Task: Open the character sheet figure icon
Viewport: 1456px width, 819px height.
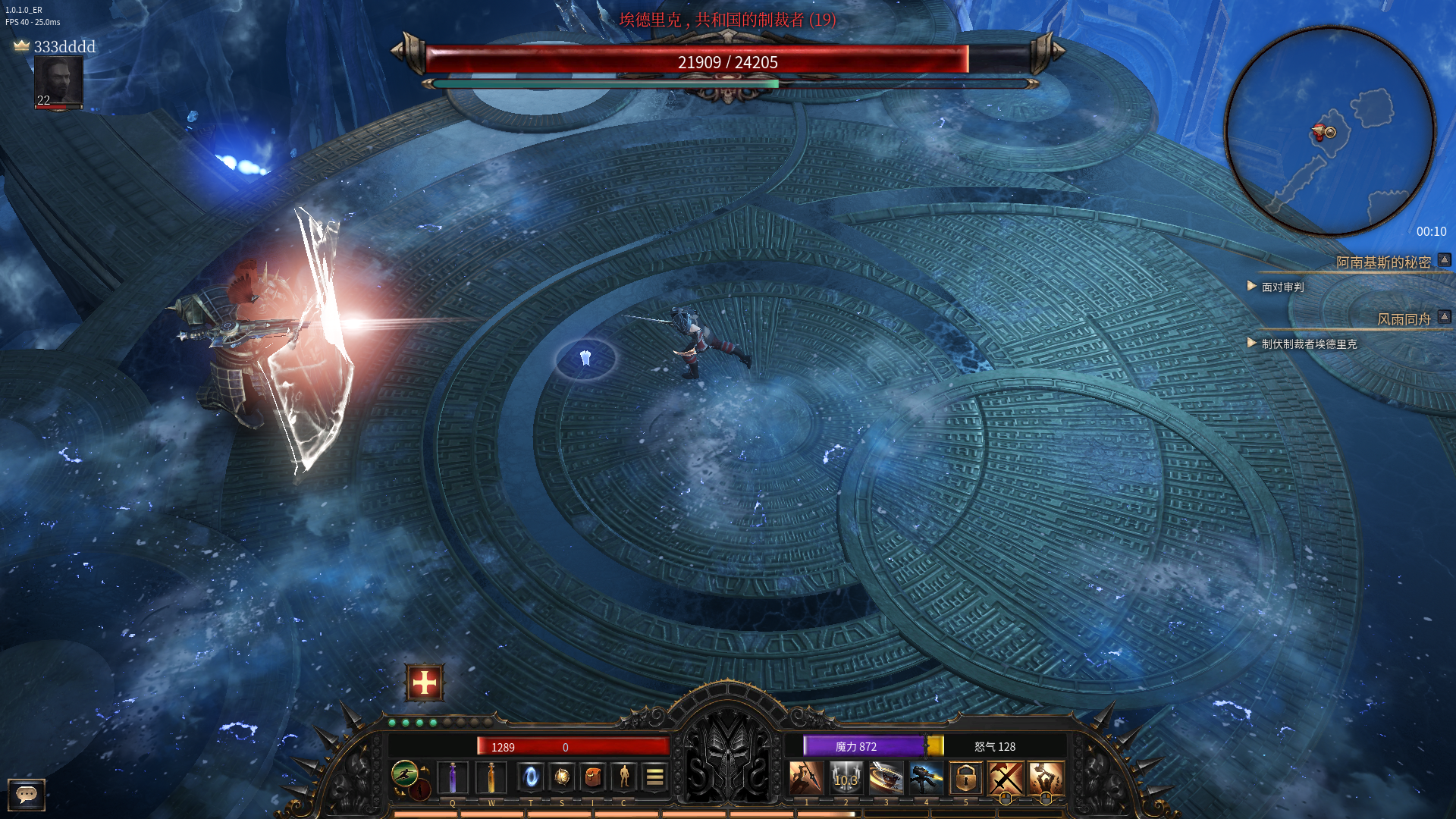Action: pos(624,777)
